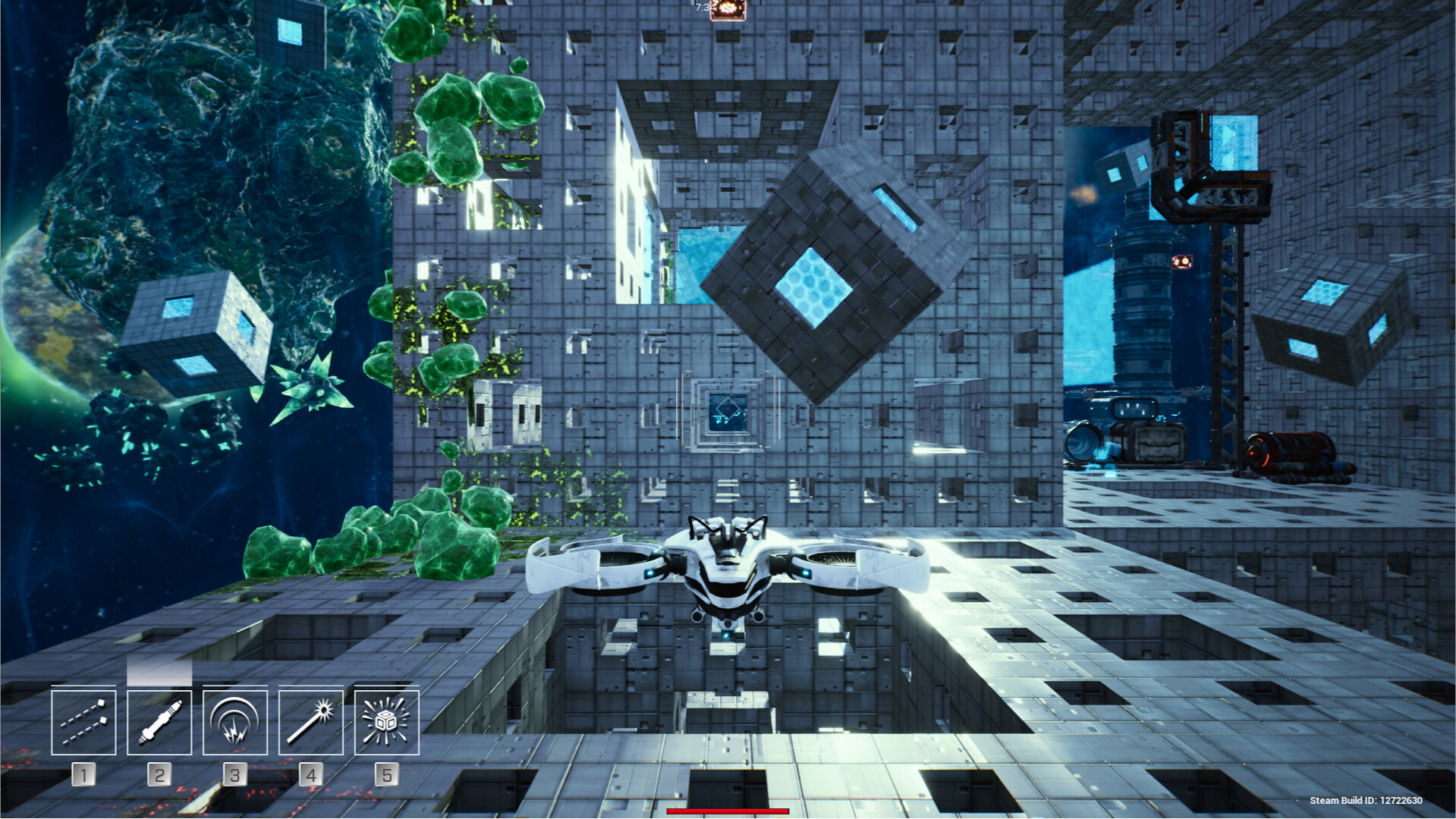
Task: Click the burning explosion indicator at top center
Action: tap(728, 10)
